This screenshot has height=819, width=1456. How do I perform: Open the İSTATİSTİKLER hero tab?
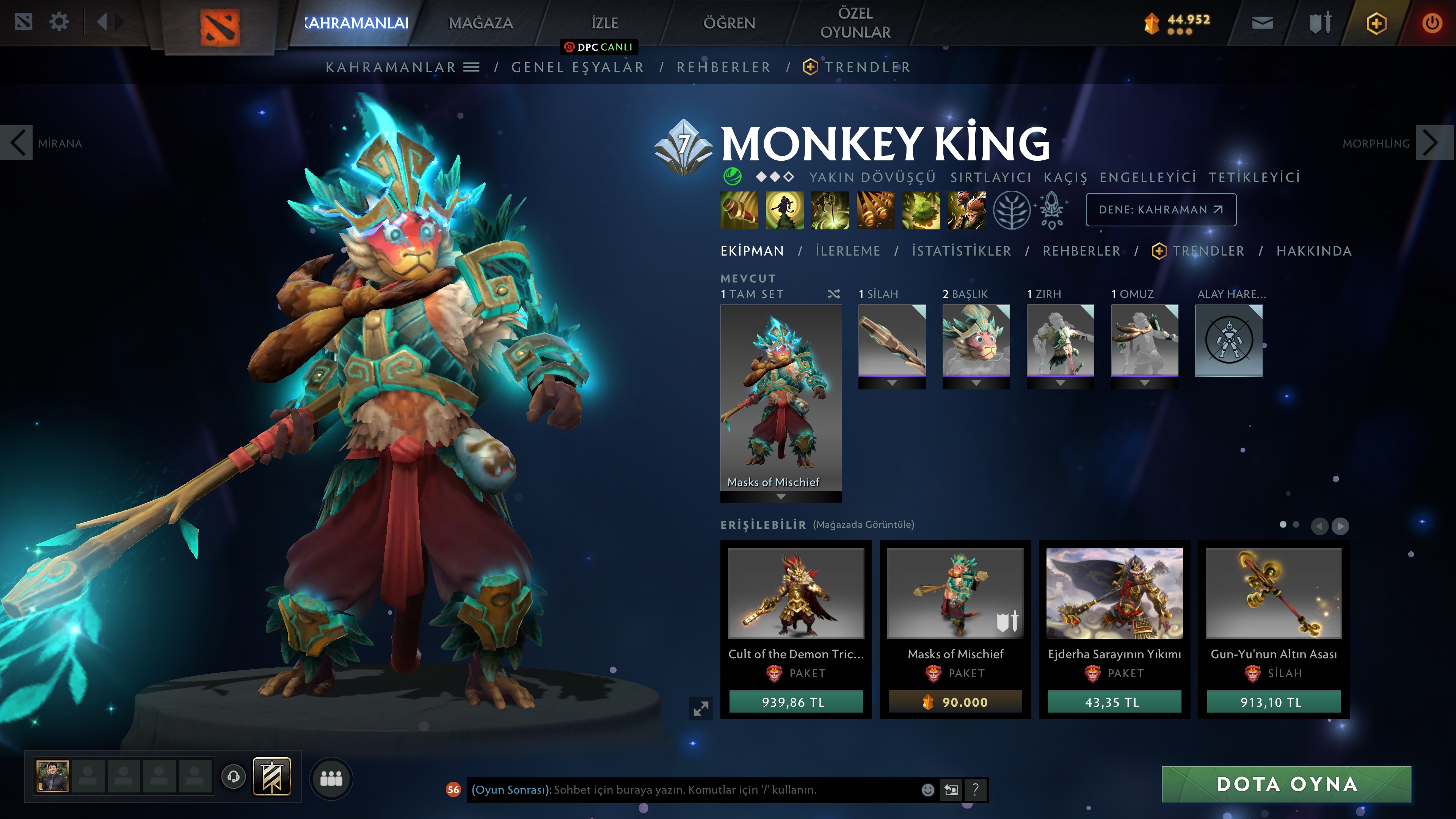[x=961, y=251]
